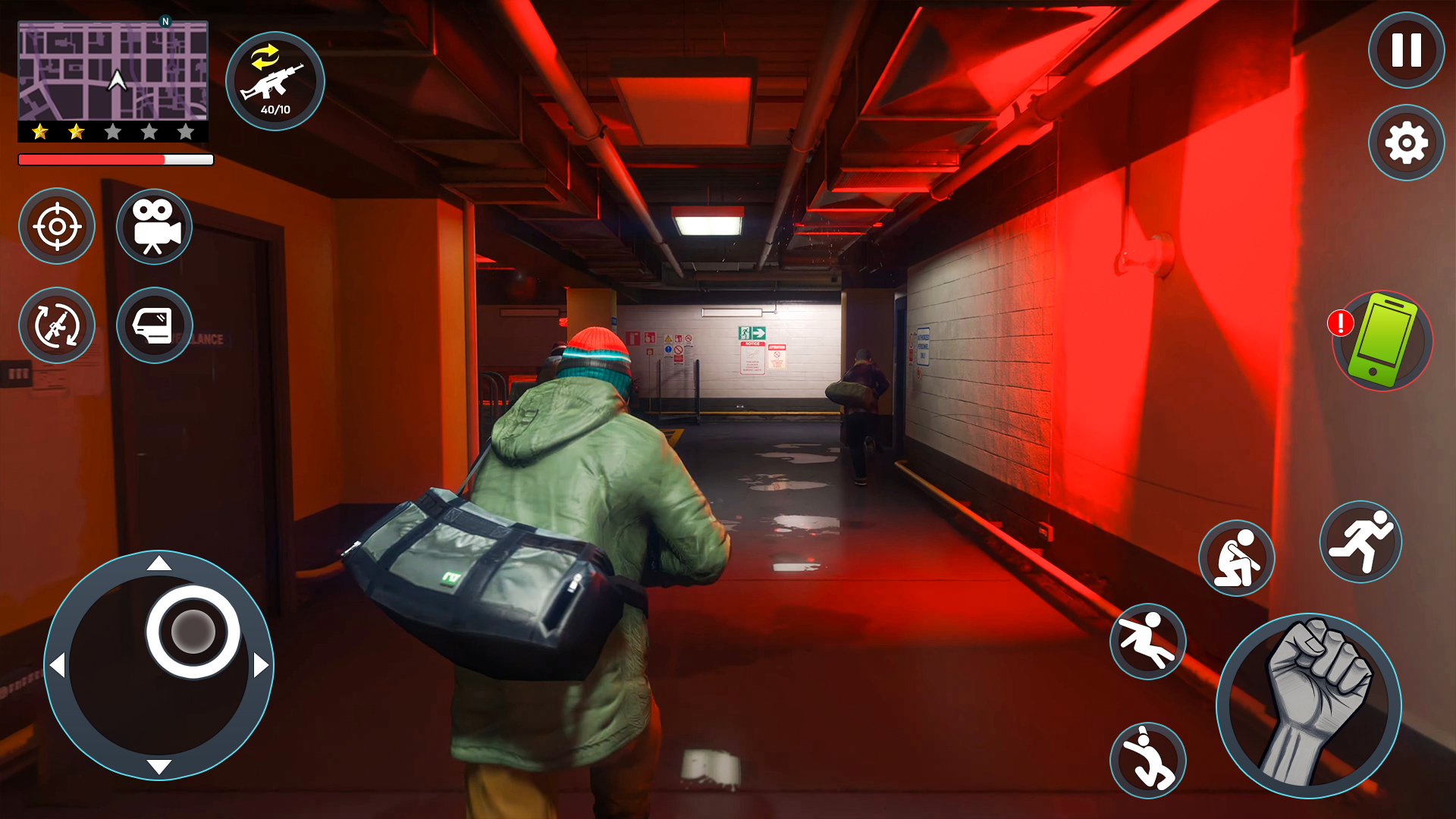The image size is (1456, 819).
Task: Toggle the camera view mode
Action: (x=154, y=227)
